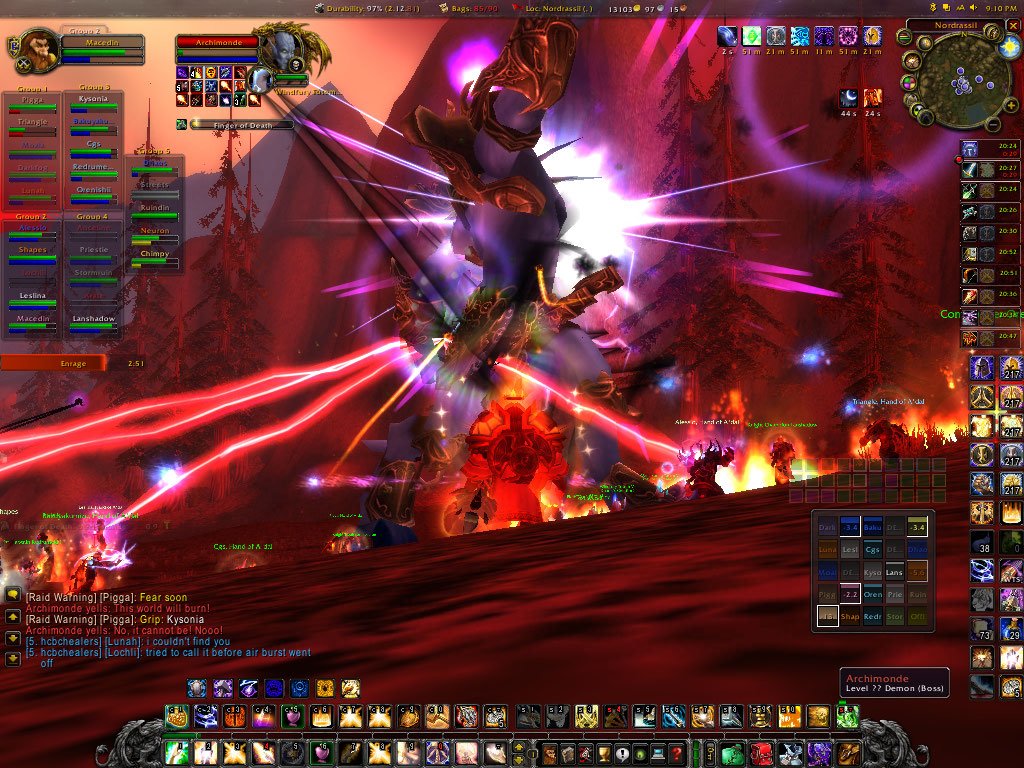Click the Macedin player portrait
The width and height of the screenshot is (1024, 768).
pyautogui.click(x=36, y=46)
